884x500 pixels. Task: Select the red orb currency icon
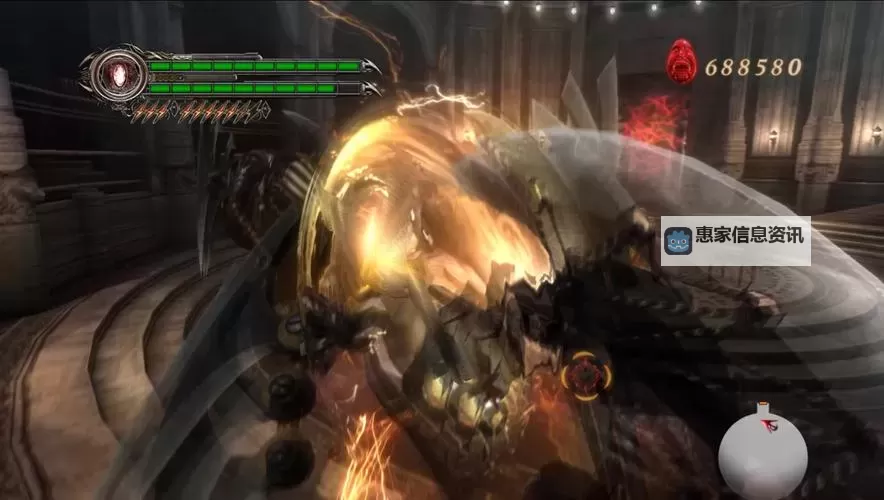pyautogui.click(x=682, y=61)
